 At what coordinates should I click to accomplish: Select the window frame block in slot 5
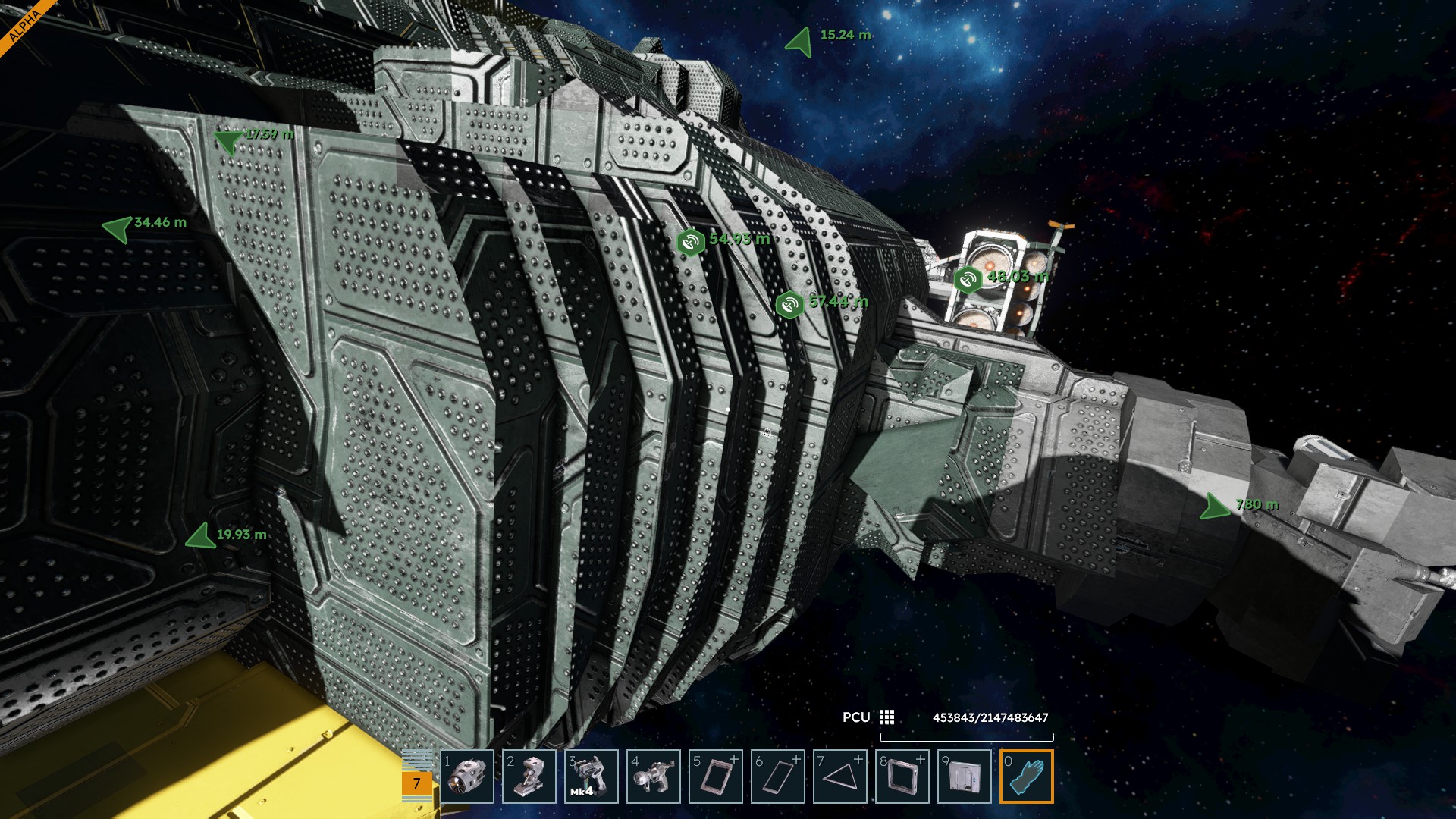tap(716, 777)
